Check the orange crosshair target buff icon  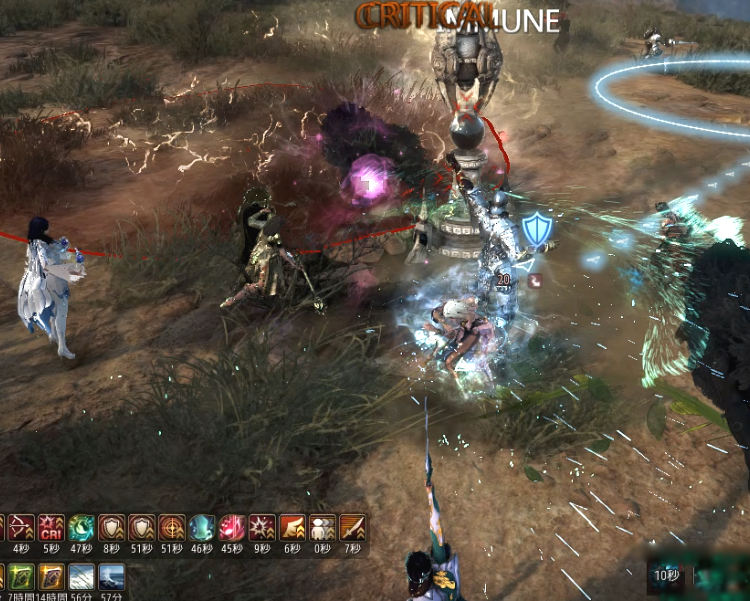click(171, 527)
